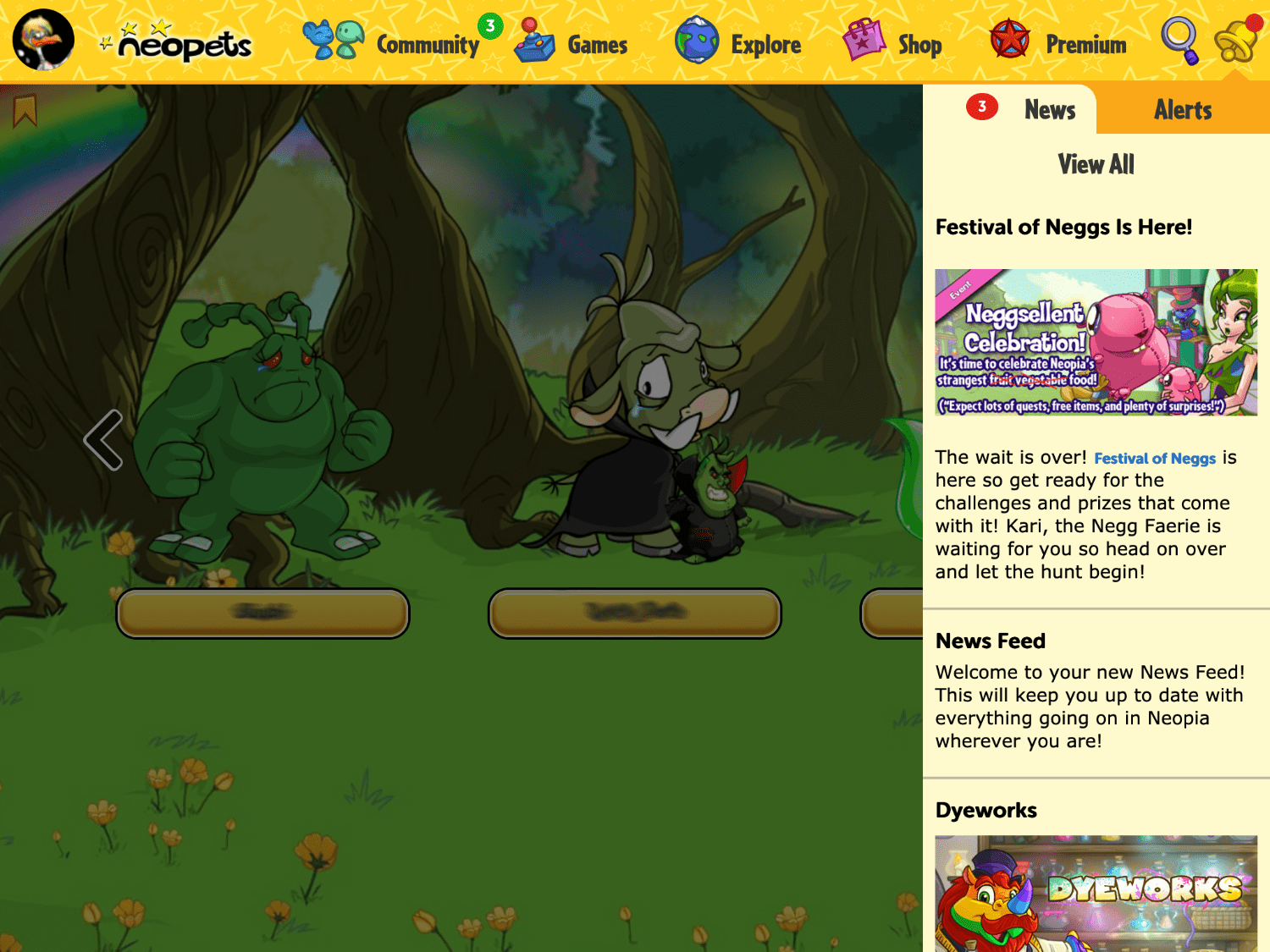The width and height of the screenshot is (1270, 952).
Task: Toggle the bookmark ribbon marker
Action: pos(27,110)
